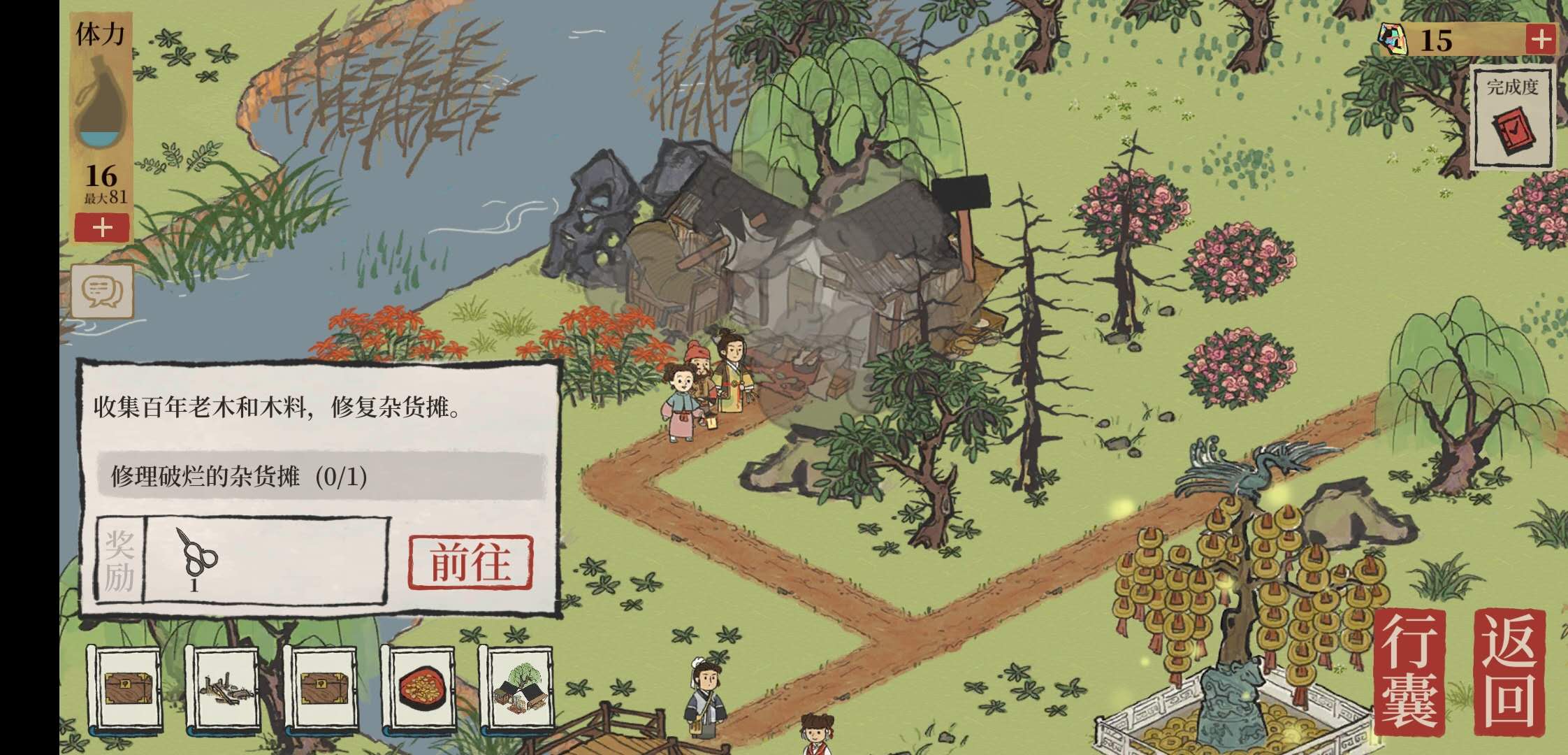Image resolution: width=1568 pixels, height=755 pixels.
Task: Click the 返回 return button
Action: 1509,672
